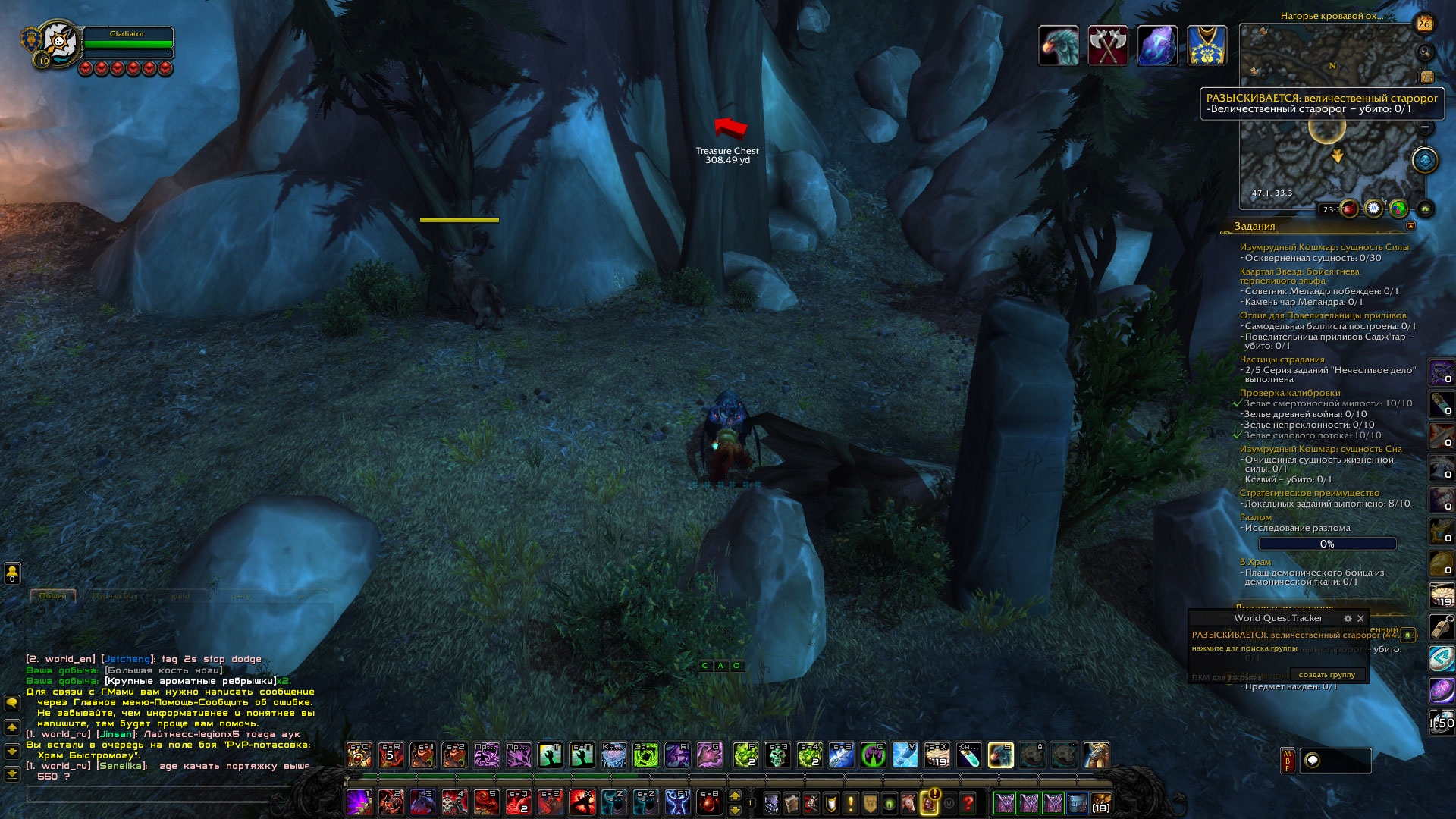This screenshot has width=1456, height=819.
Task: Click the minimap magnifying glass tracking button
Action: point(1425,52)
